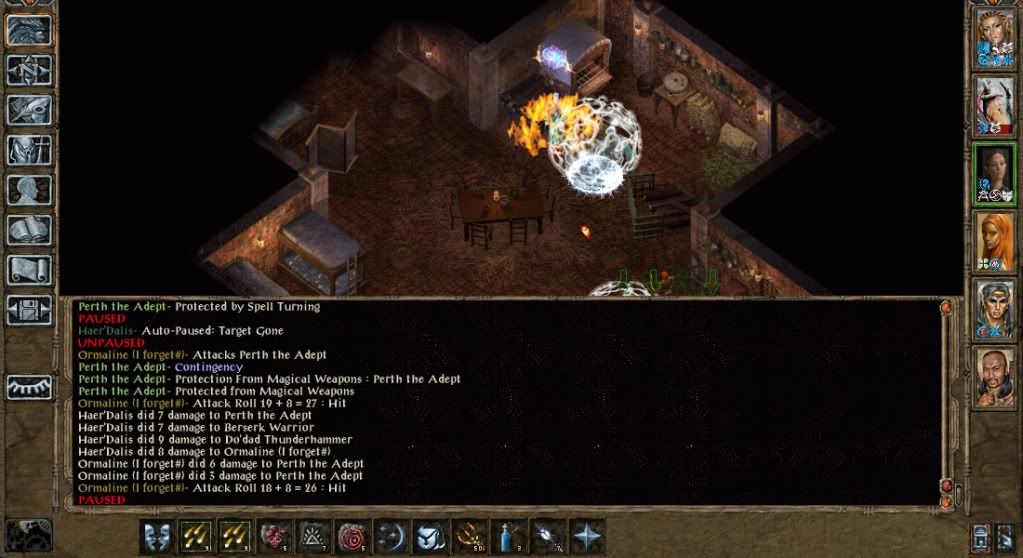Open the inventory armor button
Viewport: 1023px width, 558px height.
pos(29,150)
